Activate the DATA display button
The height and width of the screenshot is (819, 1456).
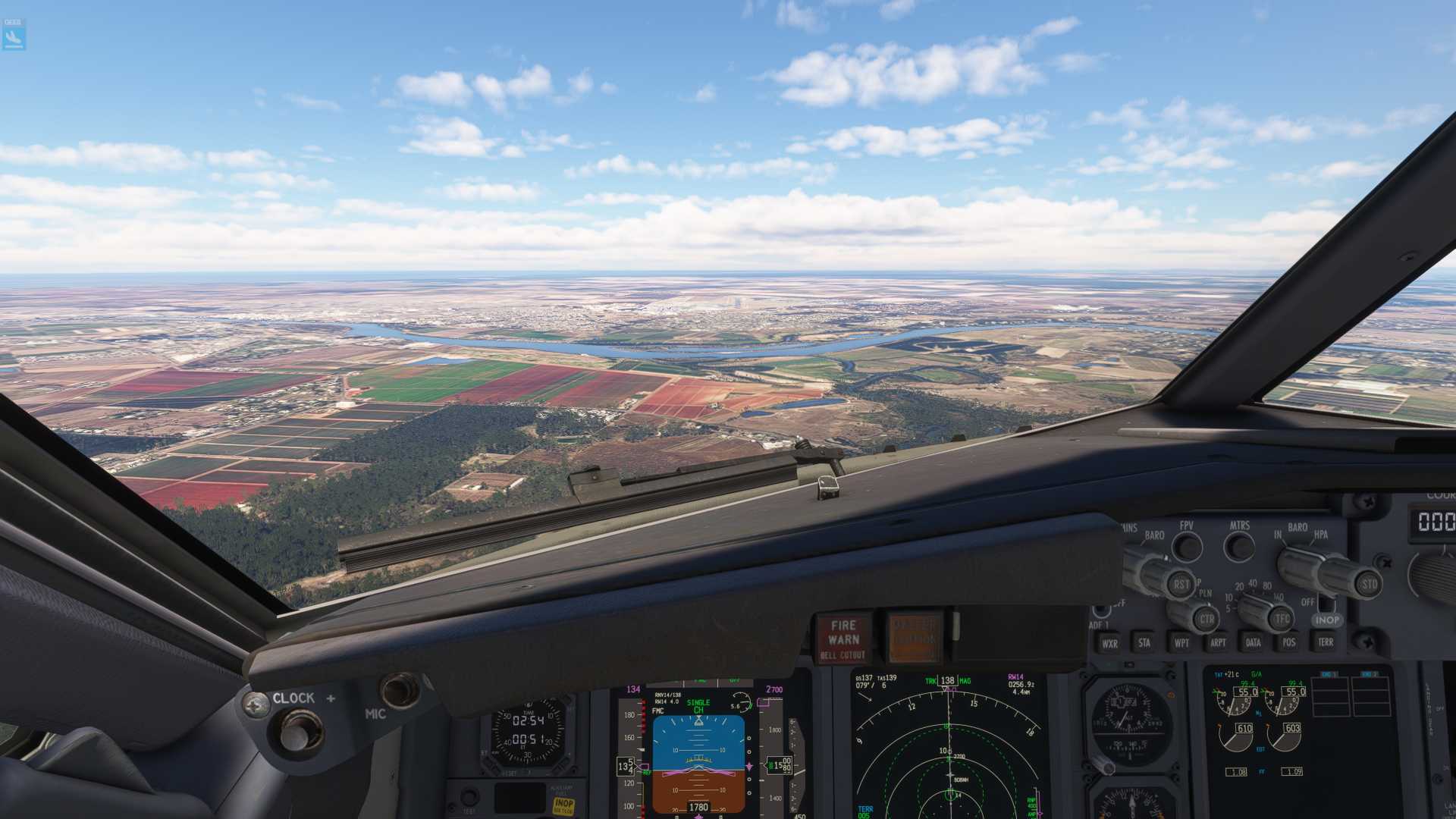coord(1253,644)
